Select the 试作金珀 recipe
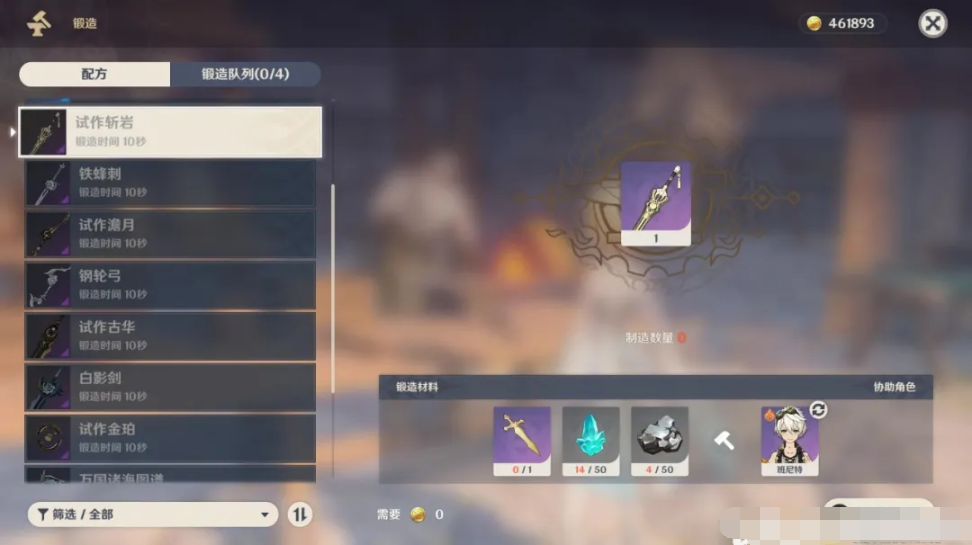972x545 pixels. (170, 438)
